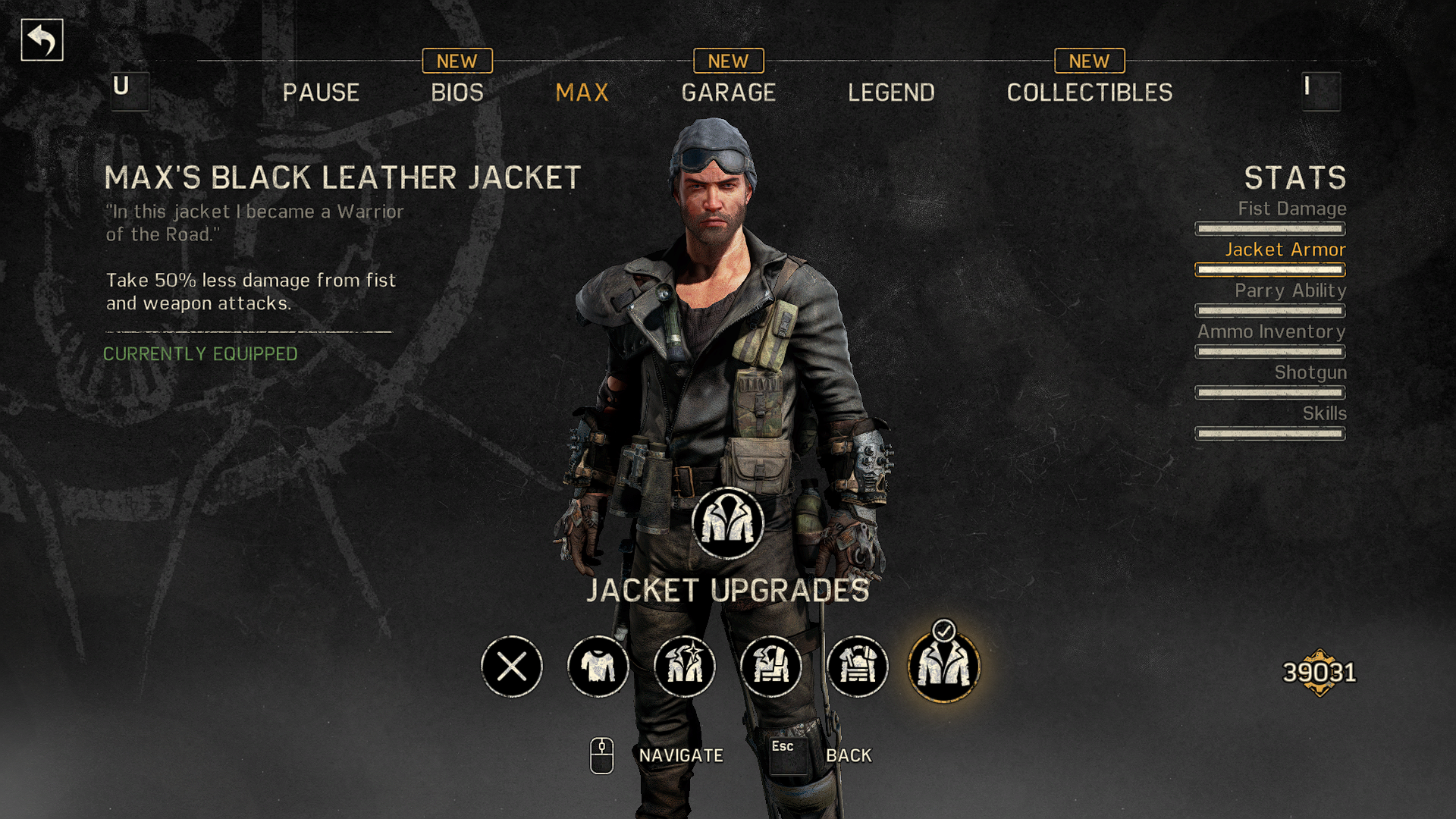Select the equipped black leather jacket icon
Image resolution: width=1456 pixels, height=819 pixels.
[x=944, y=667]
